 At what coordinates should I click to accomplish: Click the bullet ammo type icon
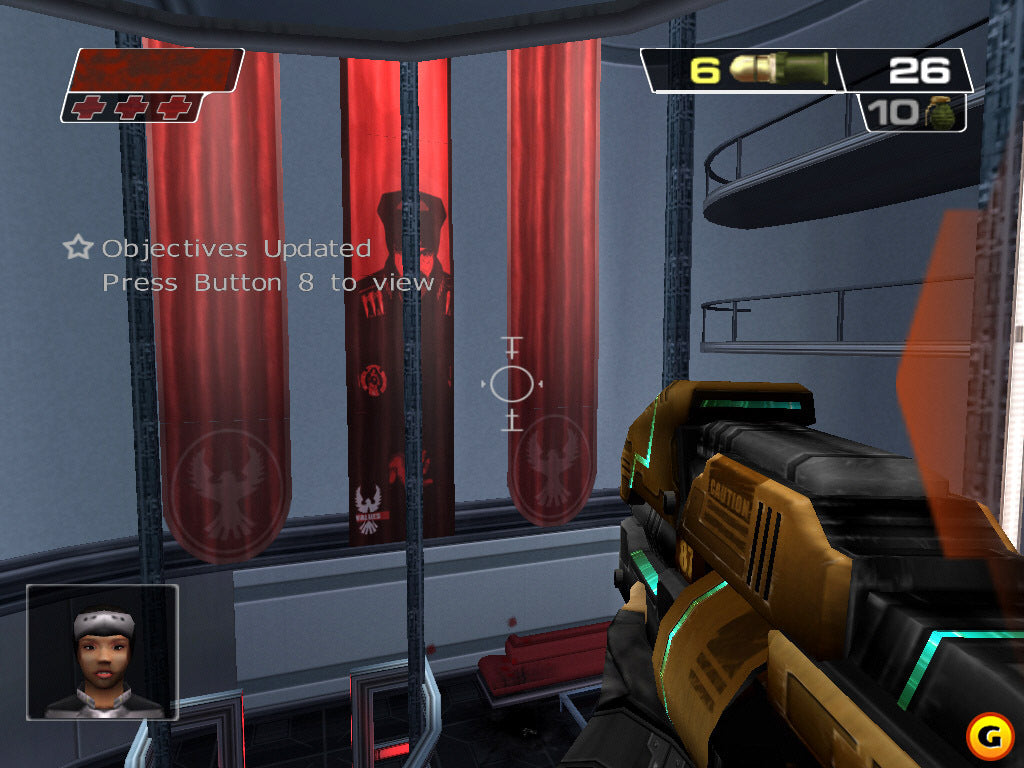(779, 69)
